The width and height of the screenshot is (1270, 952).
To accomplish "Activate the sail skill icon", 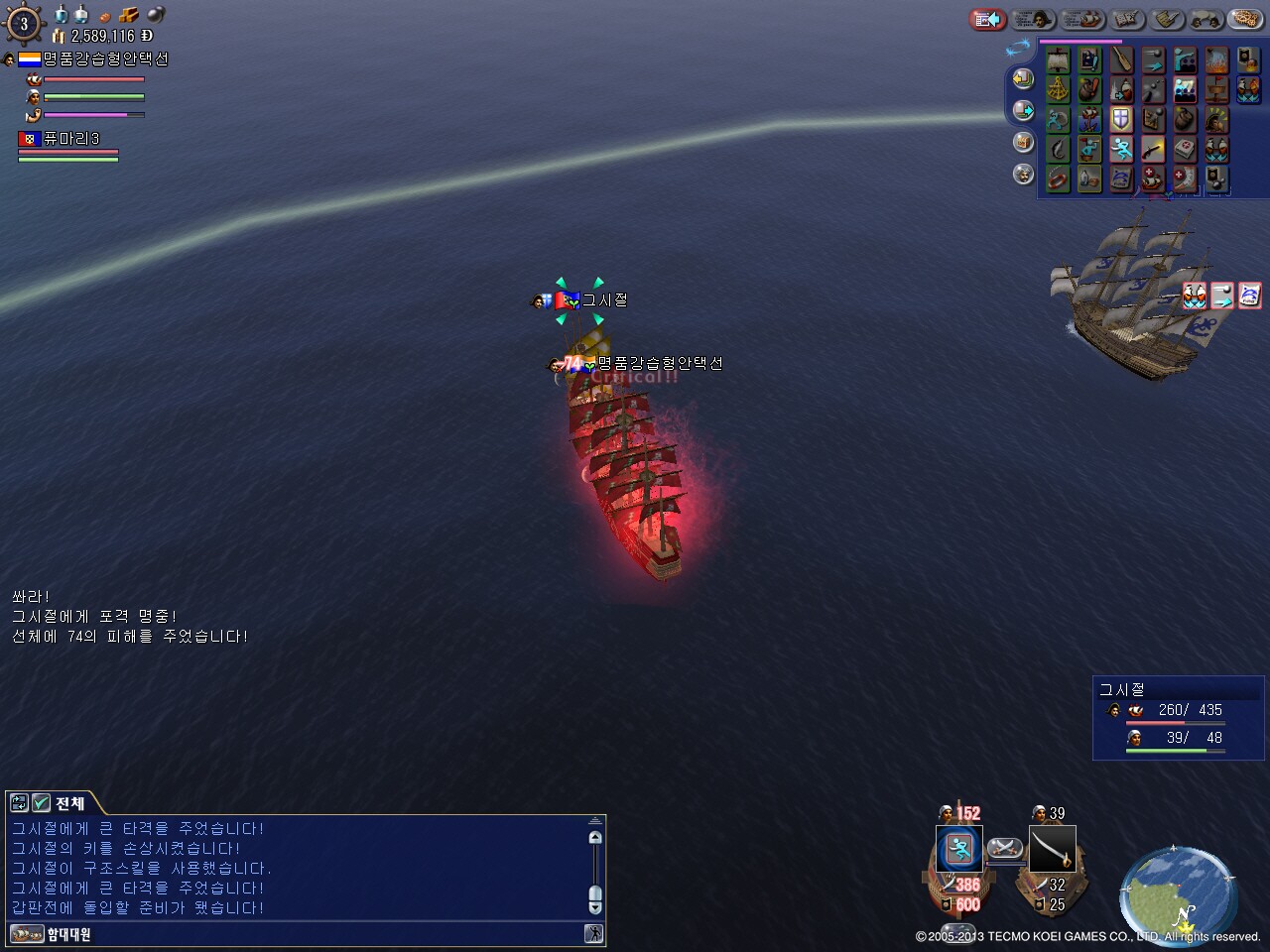I will coord(1058,61).
